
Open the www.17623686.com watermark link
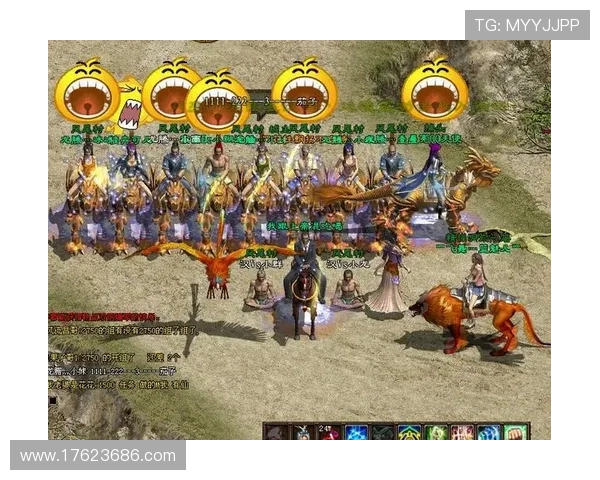click(97, 456)
